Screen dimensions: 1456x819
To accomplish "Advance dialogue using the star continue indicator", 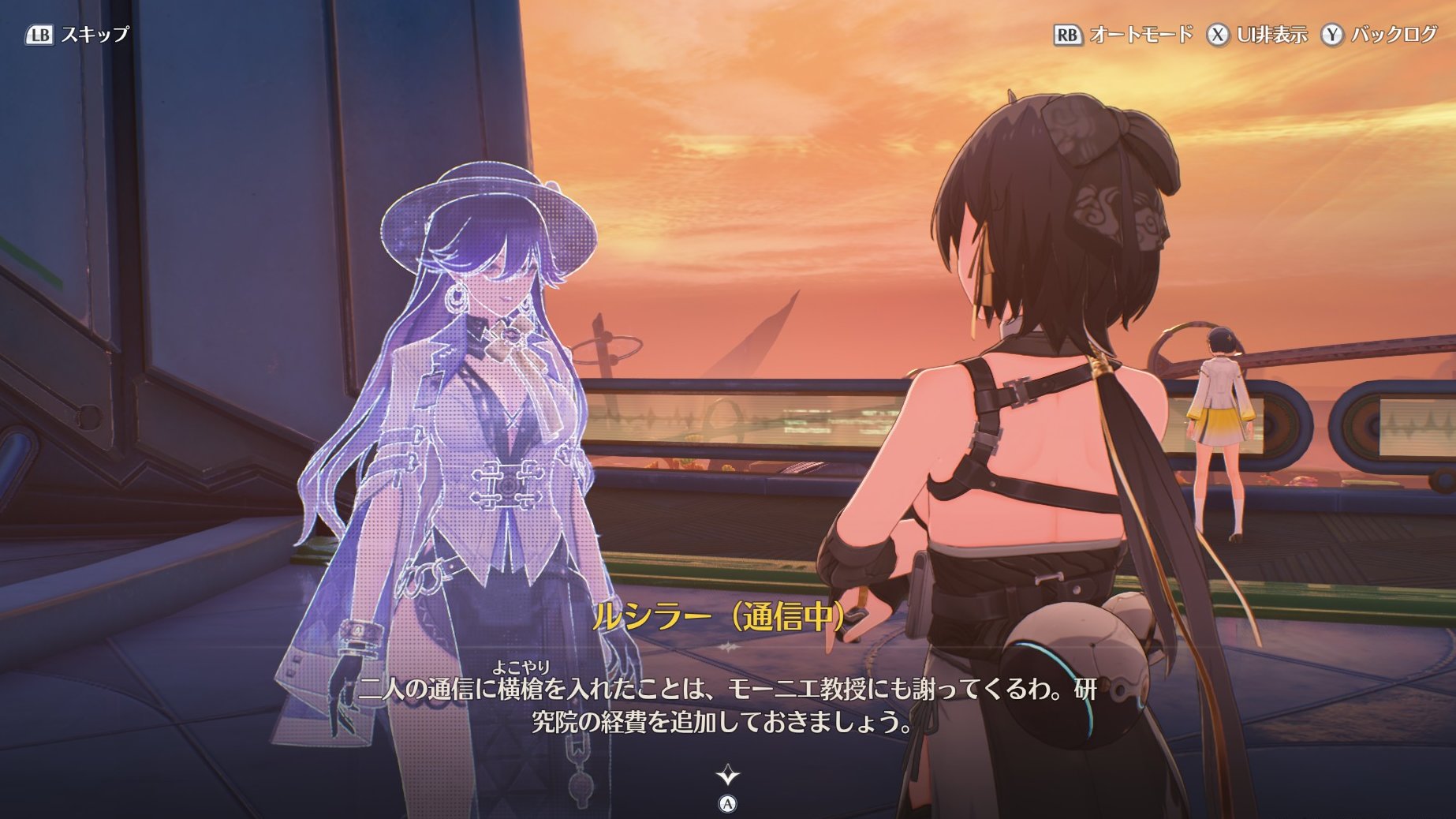I will tap(727, 775).
